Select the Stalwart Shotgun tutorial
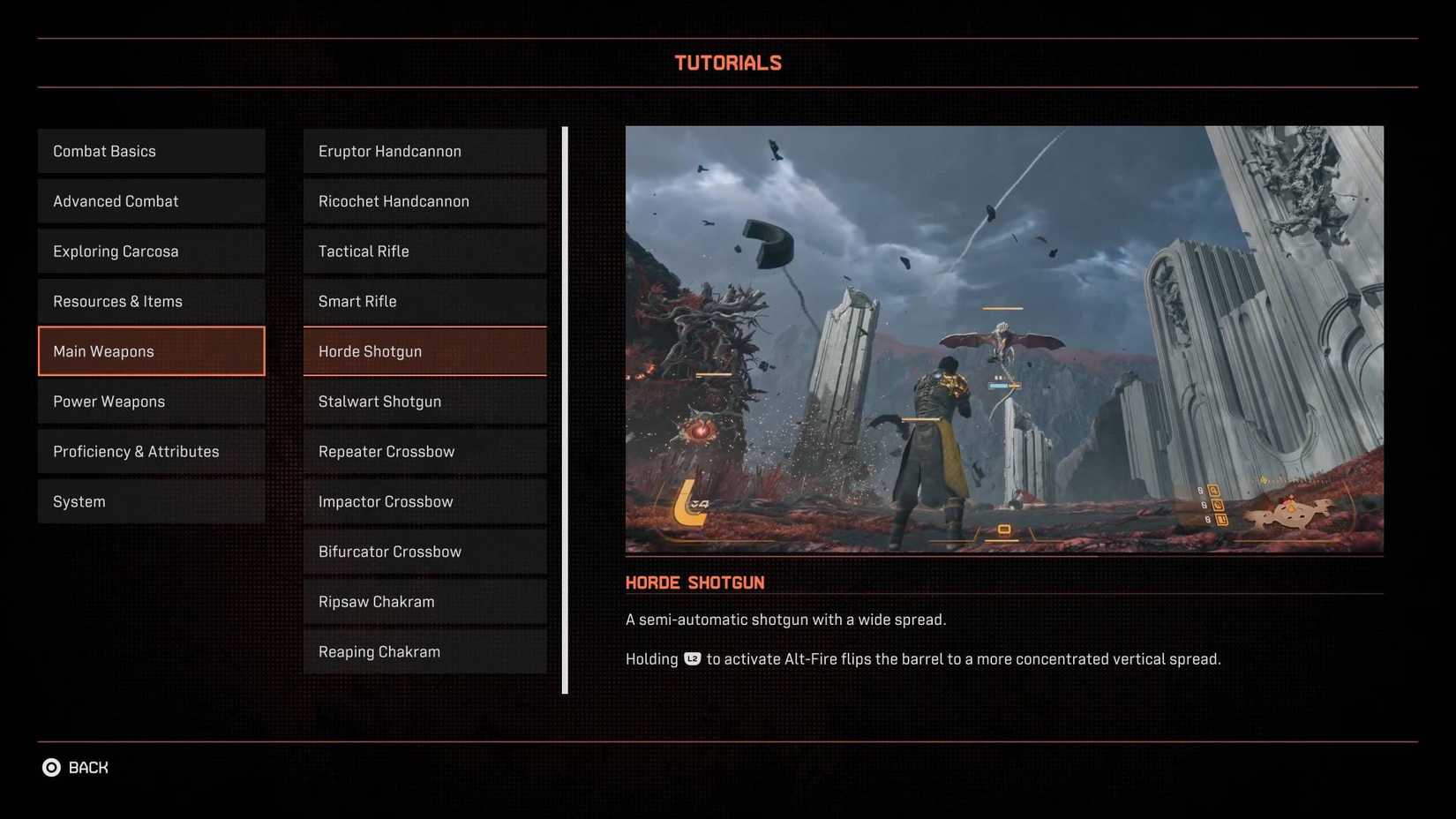 [424, 401]
